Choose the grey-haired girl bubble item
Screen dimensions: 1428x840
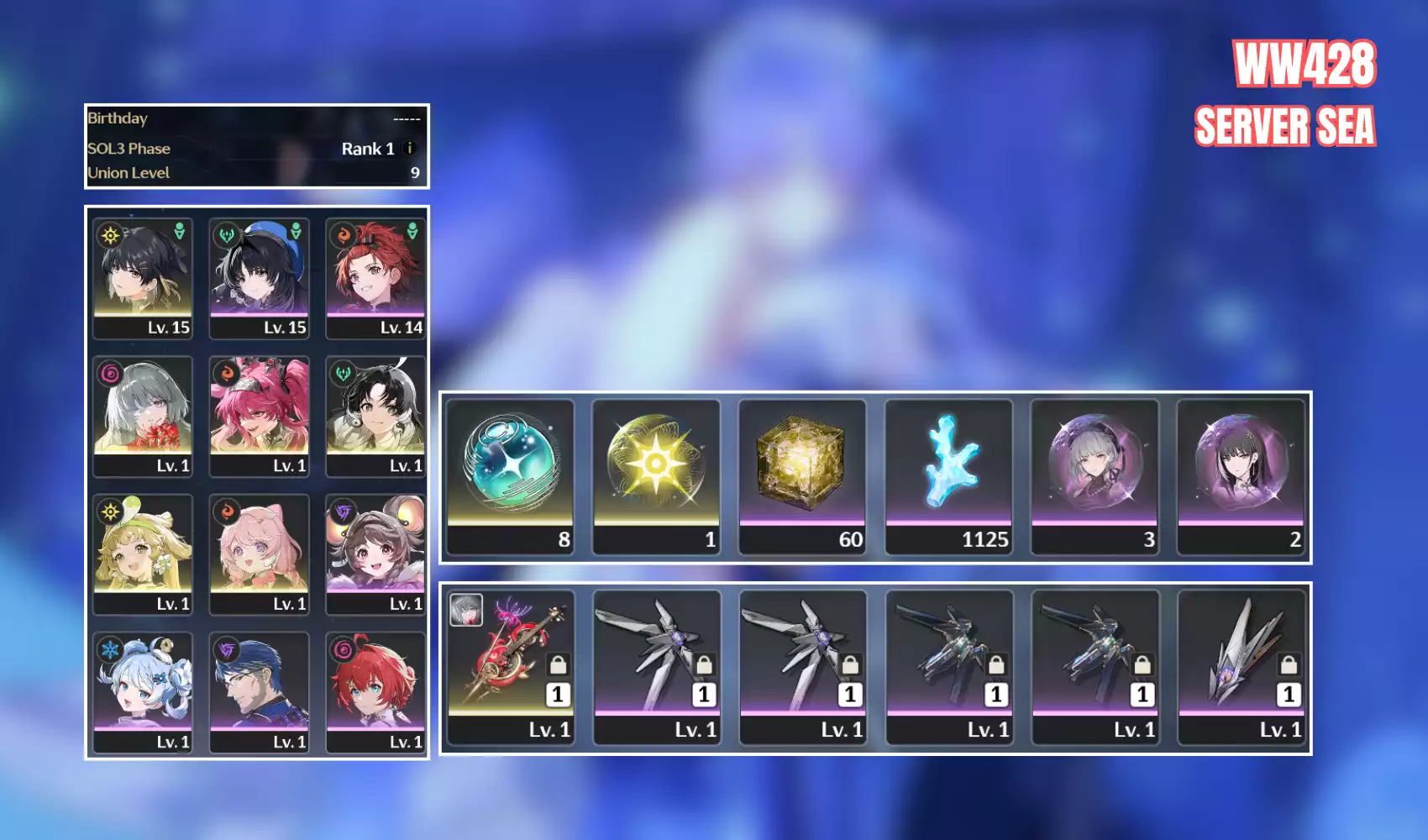point(1095,475)
